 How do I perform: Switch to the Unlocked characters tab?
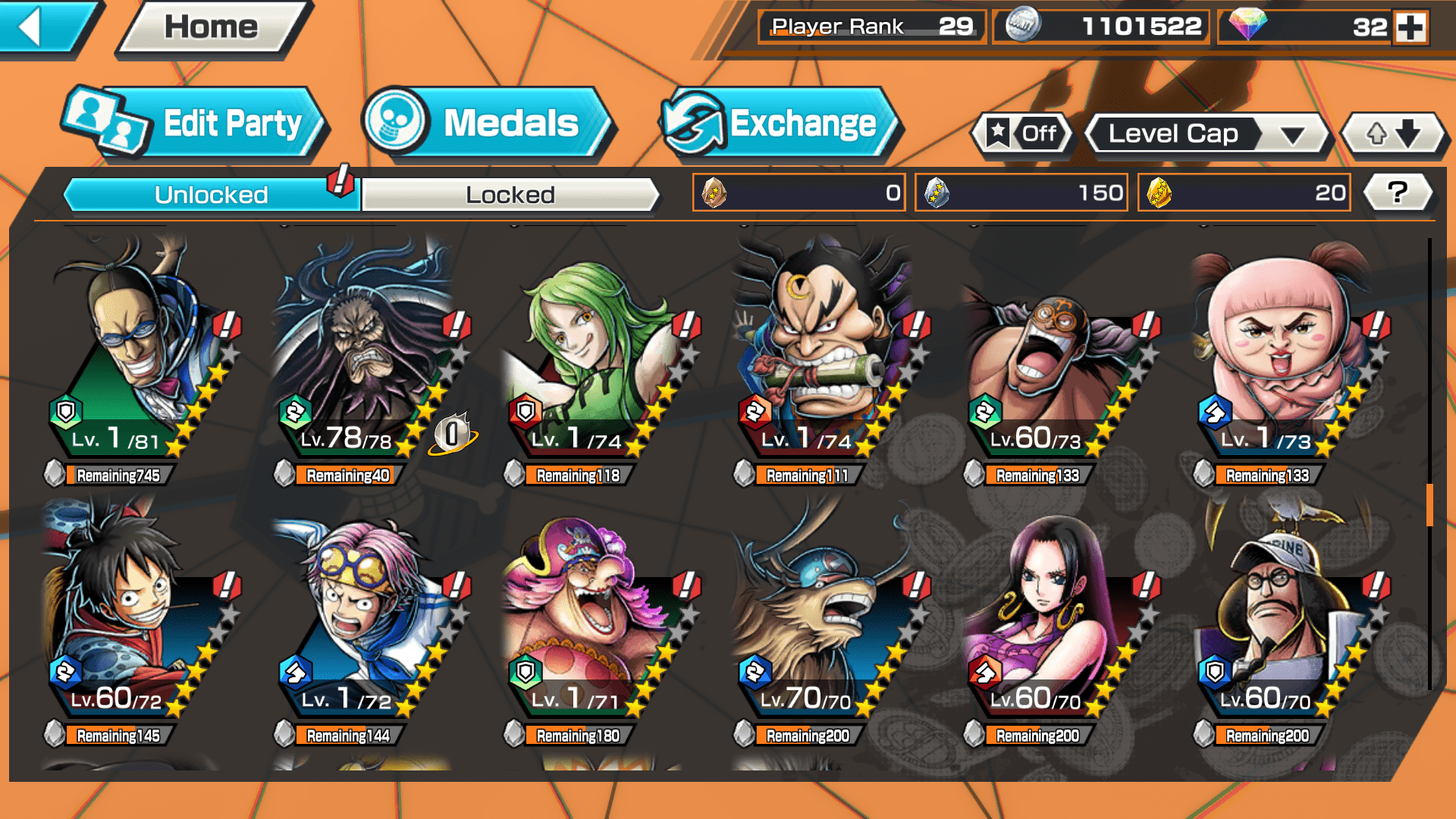pyautogui.click(x=211, y=195)
